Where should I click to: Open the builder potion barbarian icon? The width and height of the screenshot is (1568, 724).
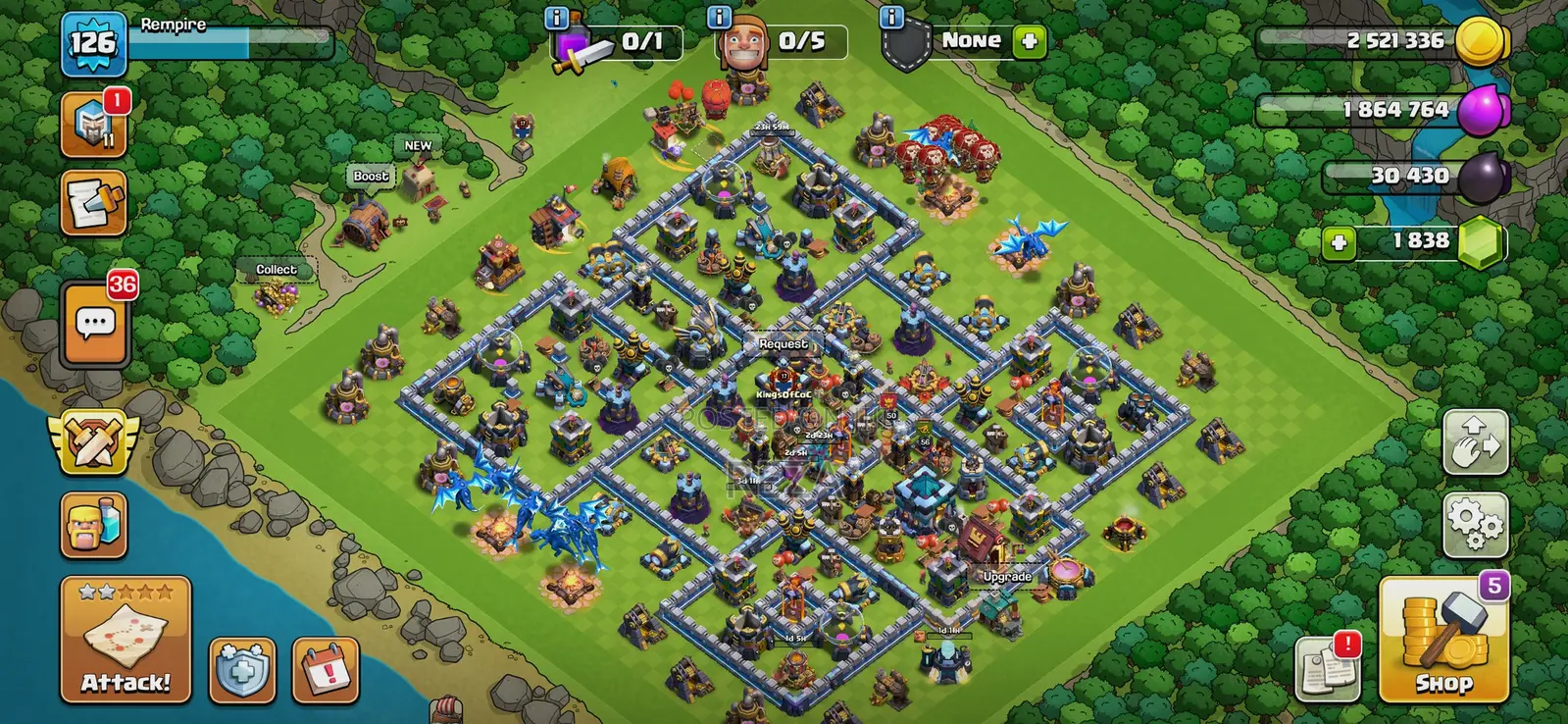pyautogui.click(x=93, y=525)
